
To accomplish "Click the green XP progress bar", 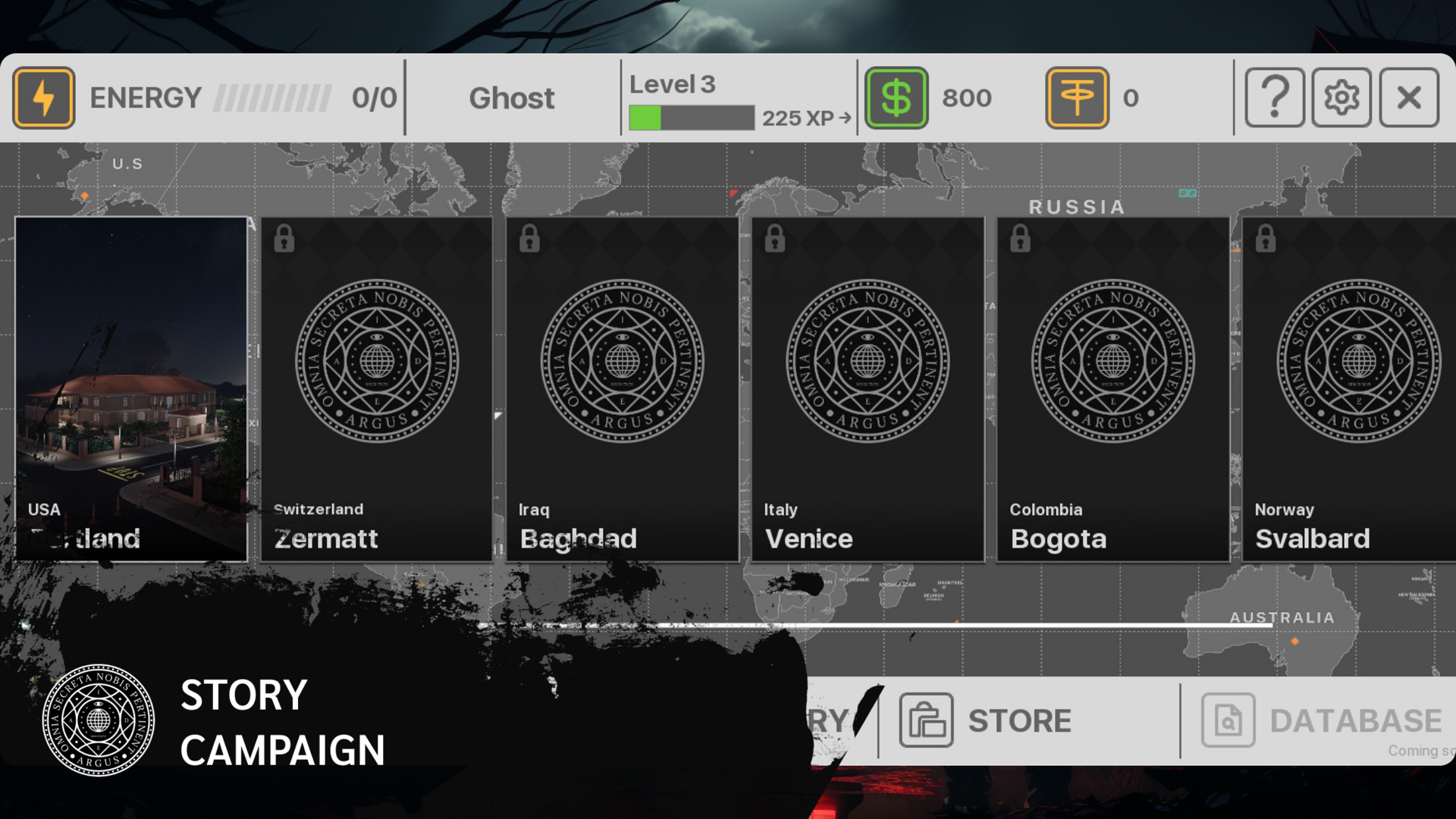I will (647, 119).
